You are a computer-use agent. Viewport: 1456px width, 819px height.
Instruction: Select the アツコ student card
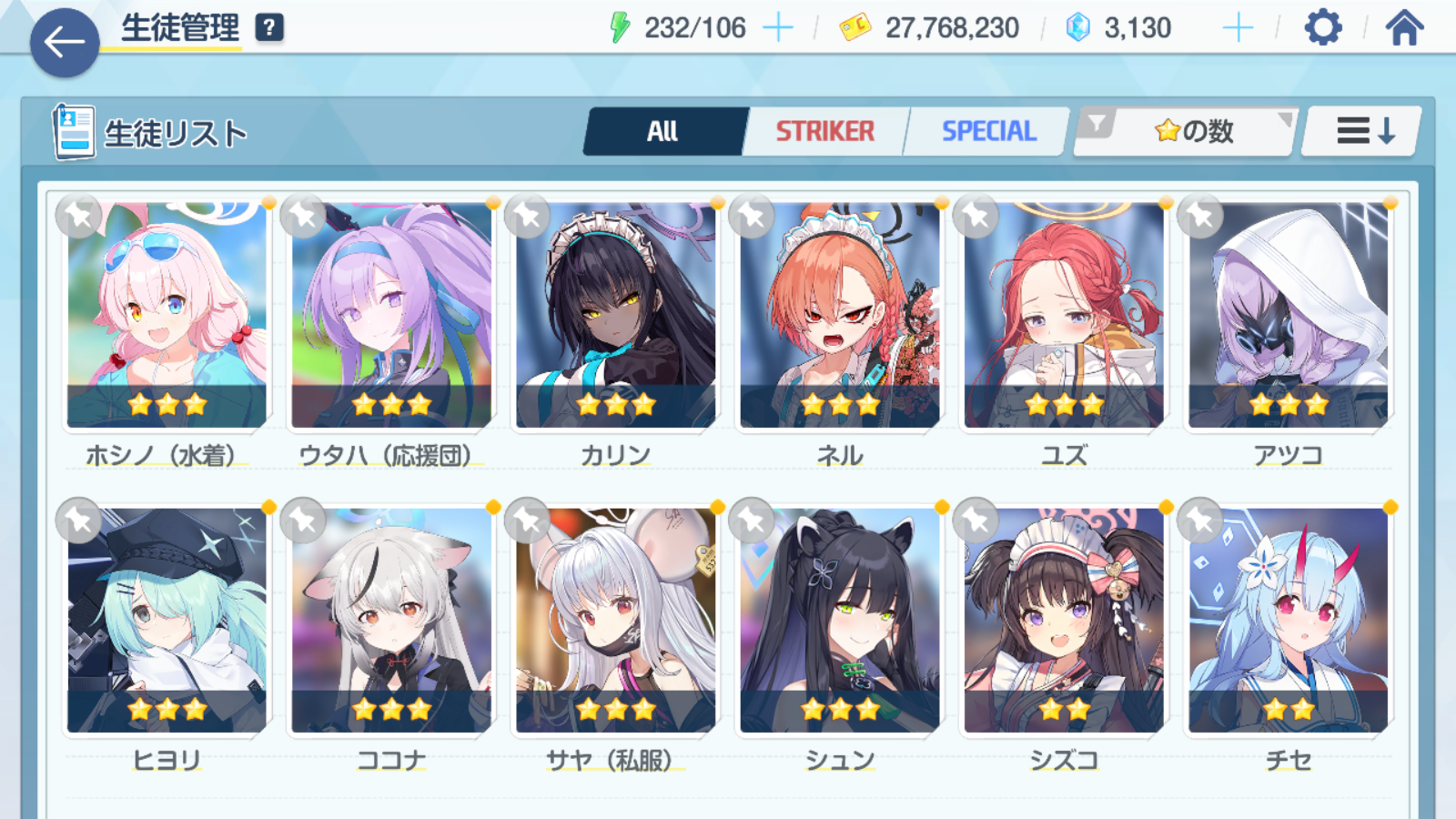coord(1288,315)
